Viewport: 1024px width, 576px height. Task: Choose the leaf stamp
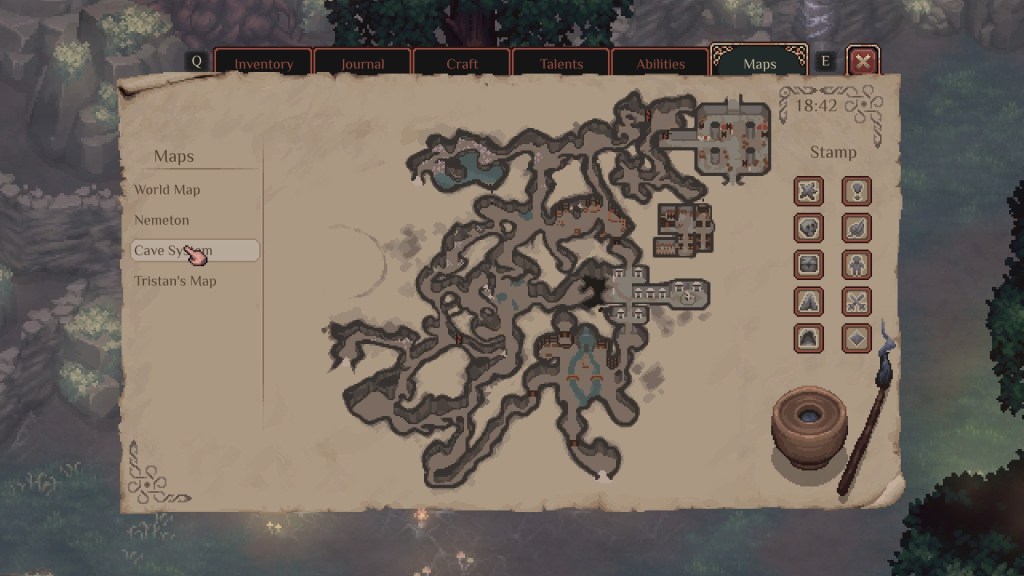(856, 228)
